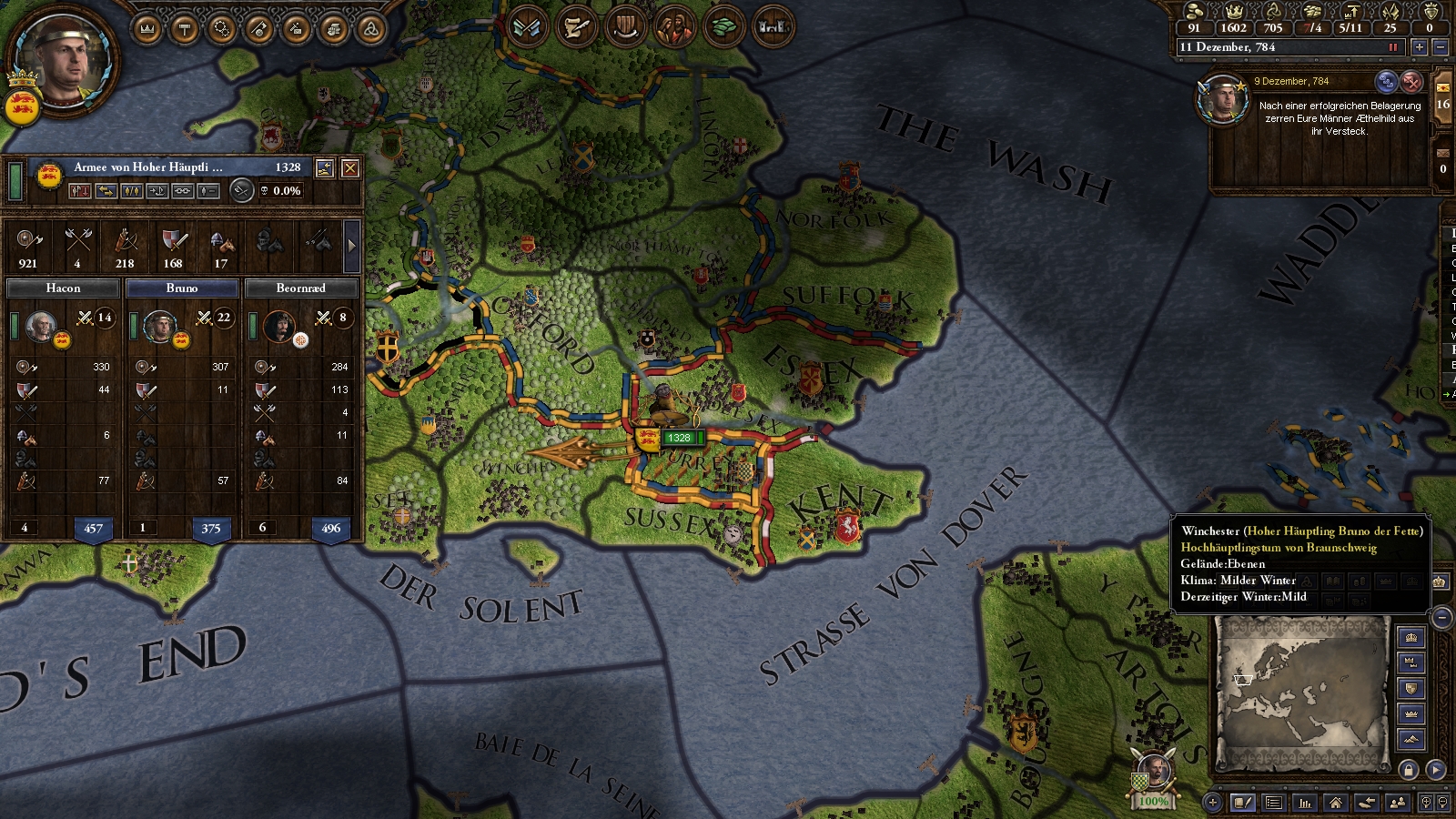Open the council view with two figures
This screenshot has width=1456, height=819.
click(x=674, y=27)
